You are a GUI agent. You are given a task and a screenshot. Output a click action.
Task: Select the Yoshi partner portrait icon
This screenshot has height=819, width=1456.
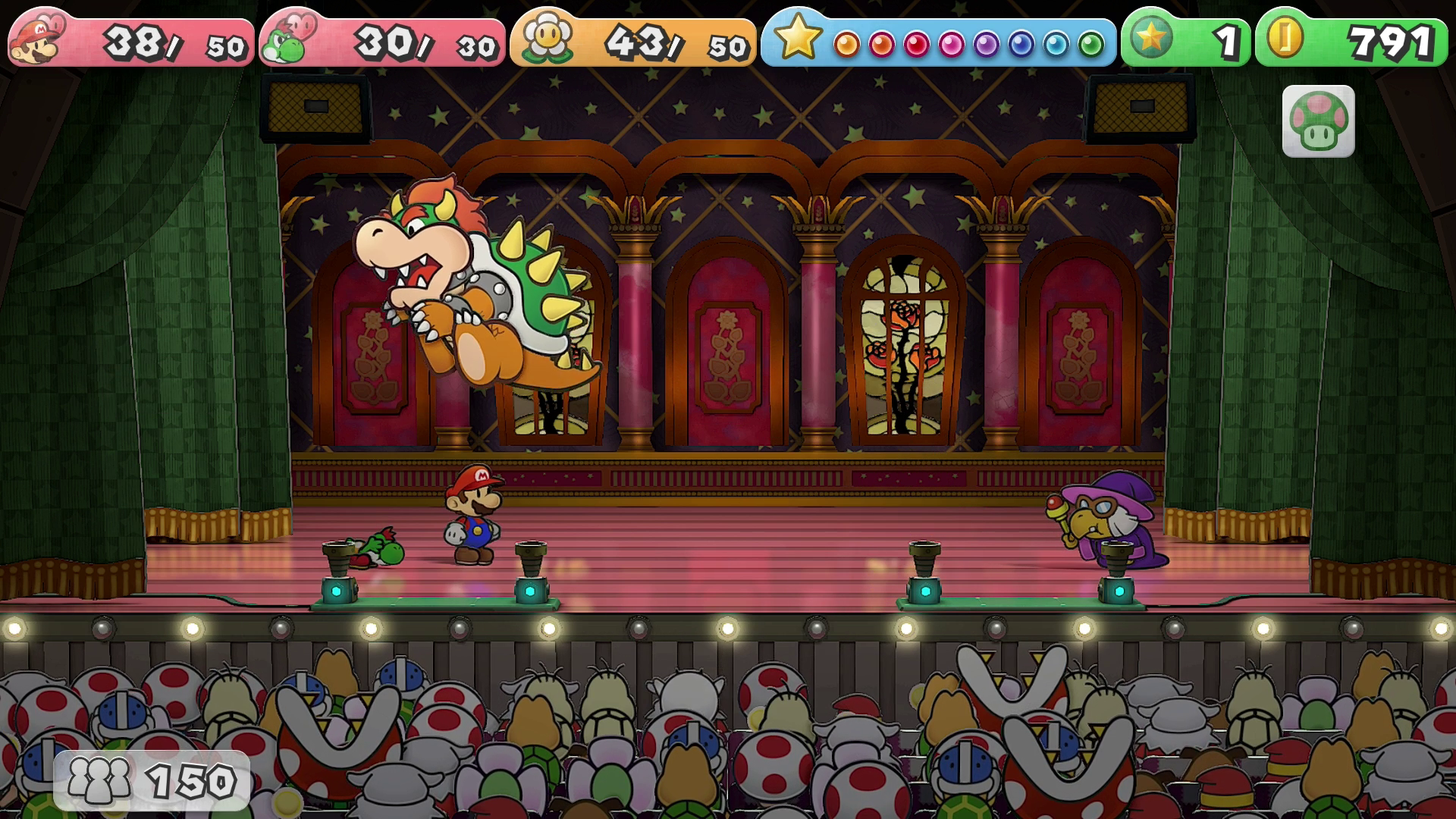[x=287, y=41]
